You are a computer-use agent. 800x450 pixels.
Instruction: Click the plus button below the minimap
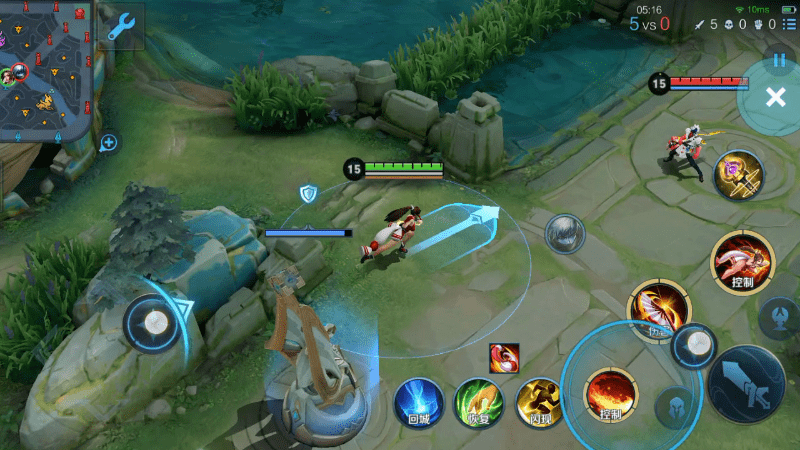pos(109,143)
